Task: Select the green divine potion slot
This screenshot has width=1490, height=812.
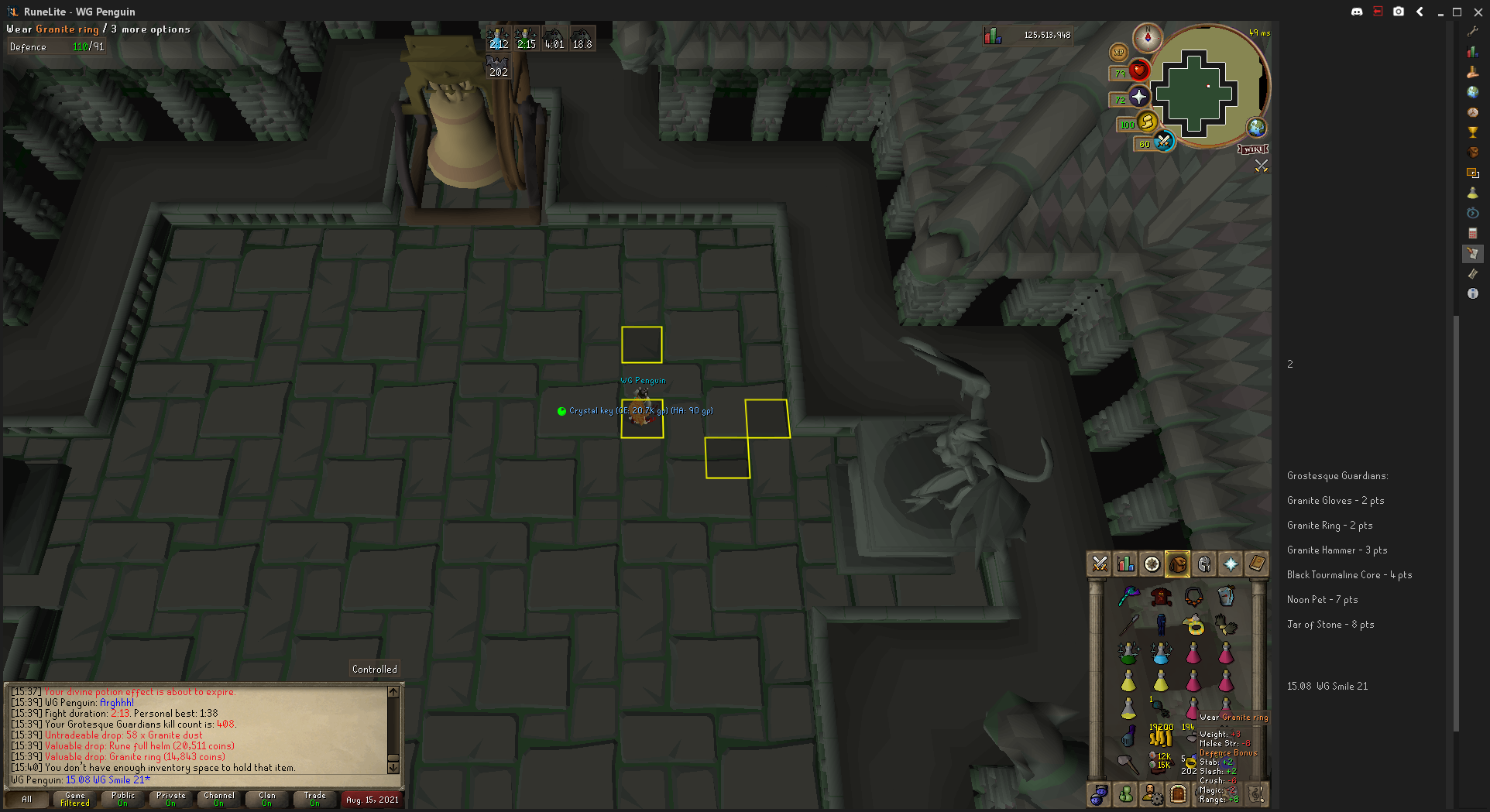Action: pyautogui.click(x=1128, y=653)
